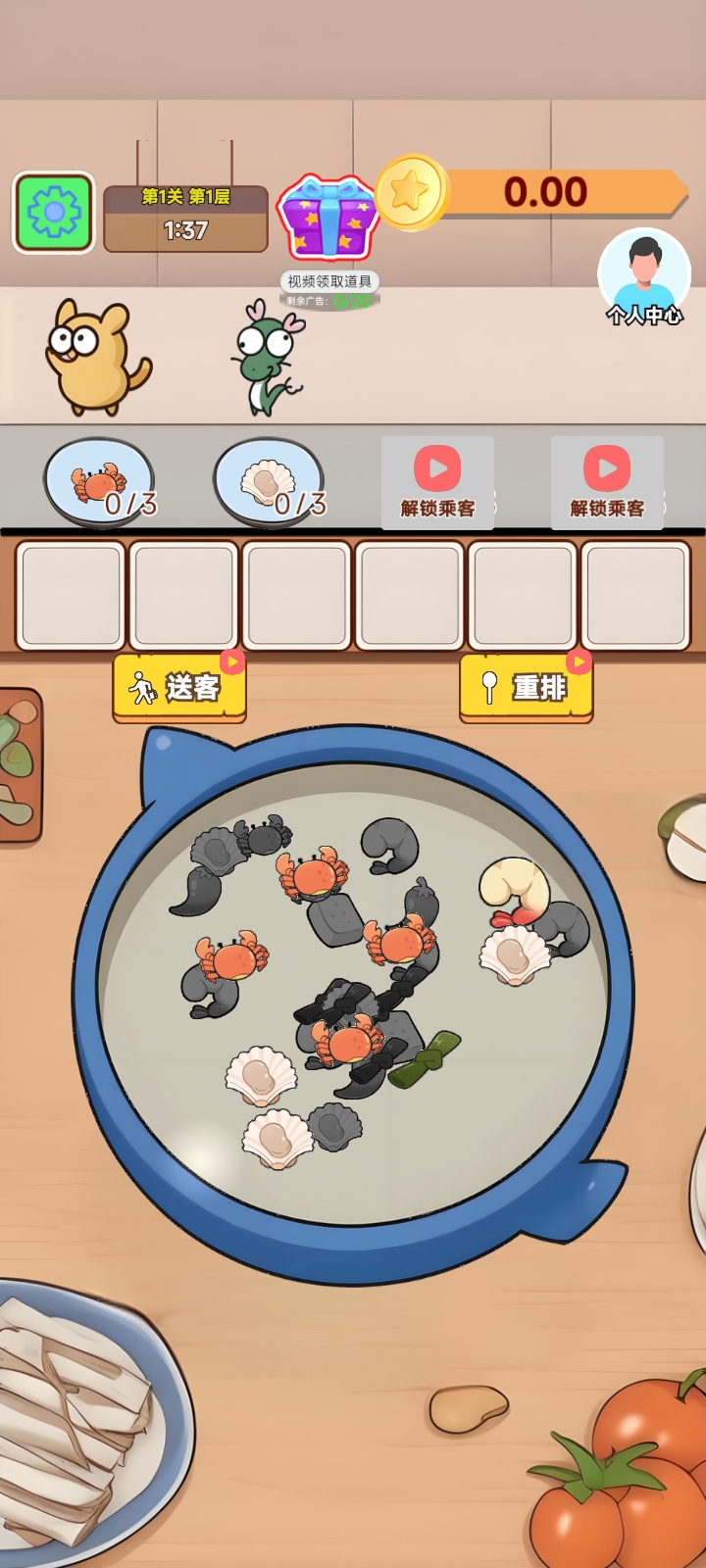The width and height of the screenshot is (706, 1568).
Task: Open the green gear settings
Action: [54, 213]
